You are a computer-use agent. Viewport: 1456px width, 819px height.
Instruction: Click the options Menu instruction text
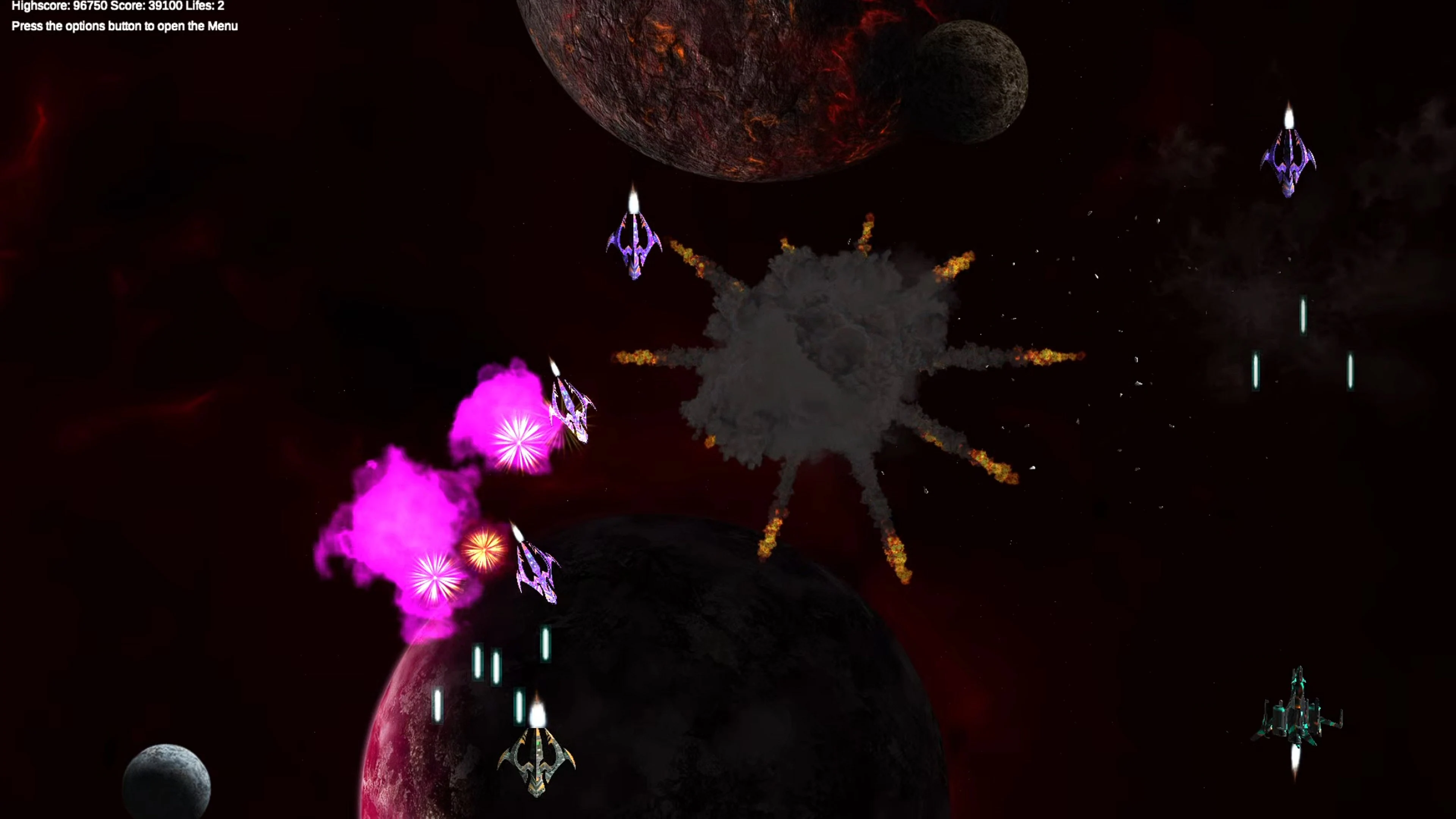pos(124,26)
